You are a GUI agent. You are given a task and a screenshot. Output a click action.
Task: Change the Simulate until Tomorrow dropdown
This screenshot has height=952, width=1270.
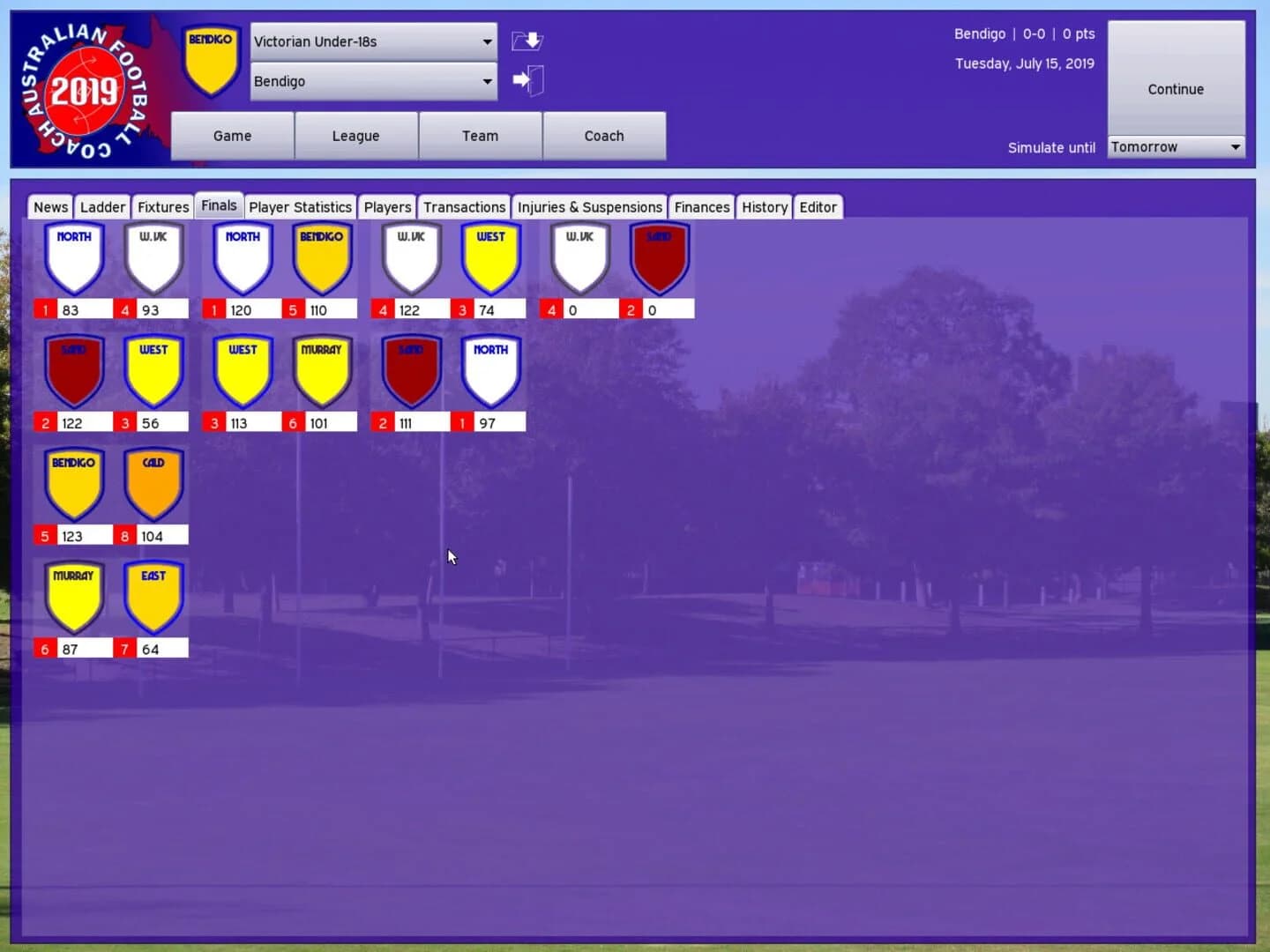point(1176,146)
